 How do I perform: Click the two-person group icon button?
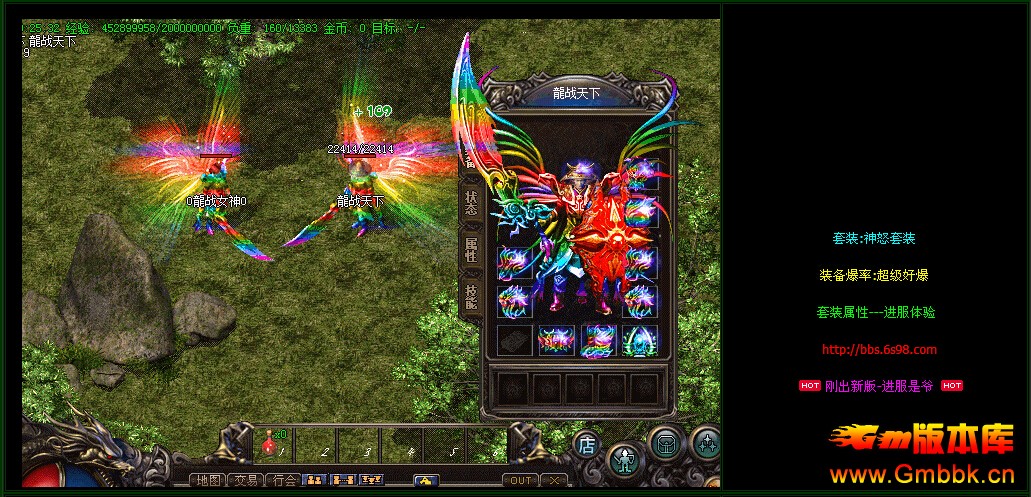pos(314,480)
